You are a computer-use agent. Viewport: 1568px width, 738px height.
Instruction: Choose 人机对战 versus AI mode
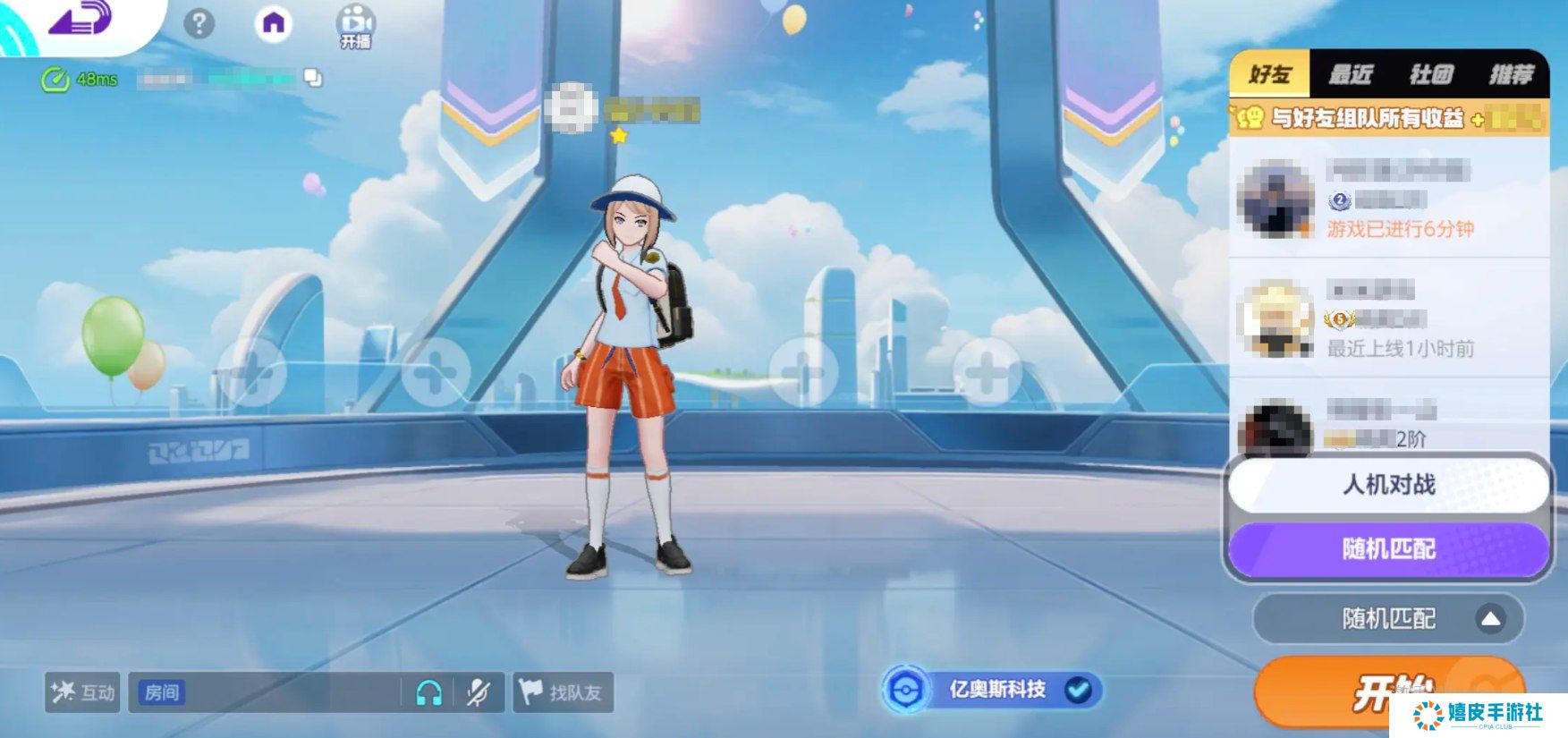point(1388,485)
